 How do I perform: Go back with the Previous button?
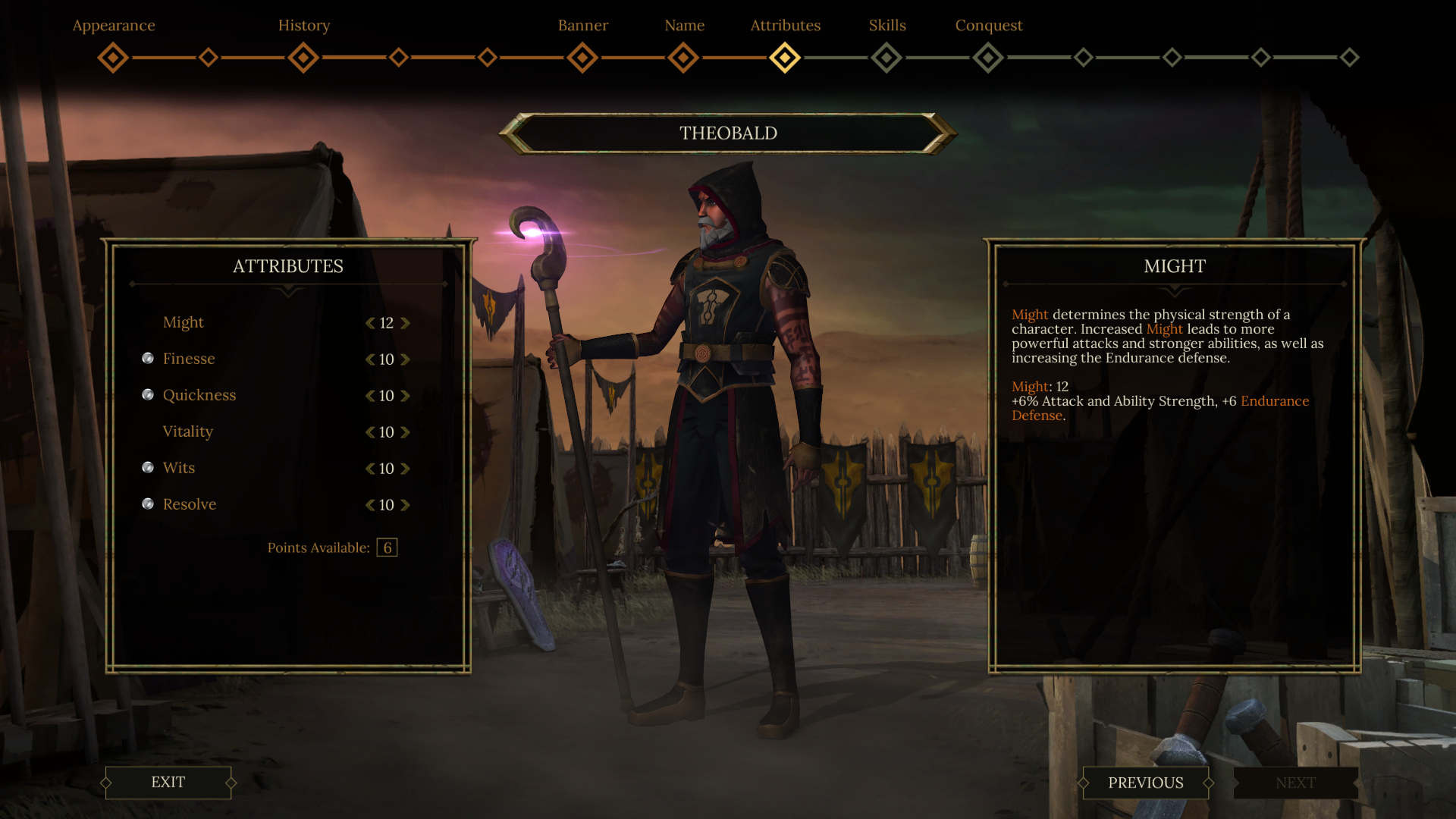pyautogui.click(x=1145, y=783)
